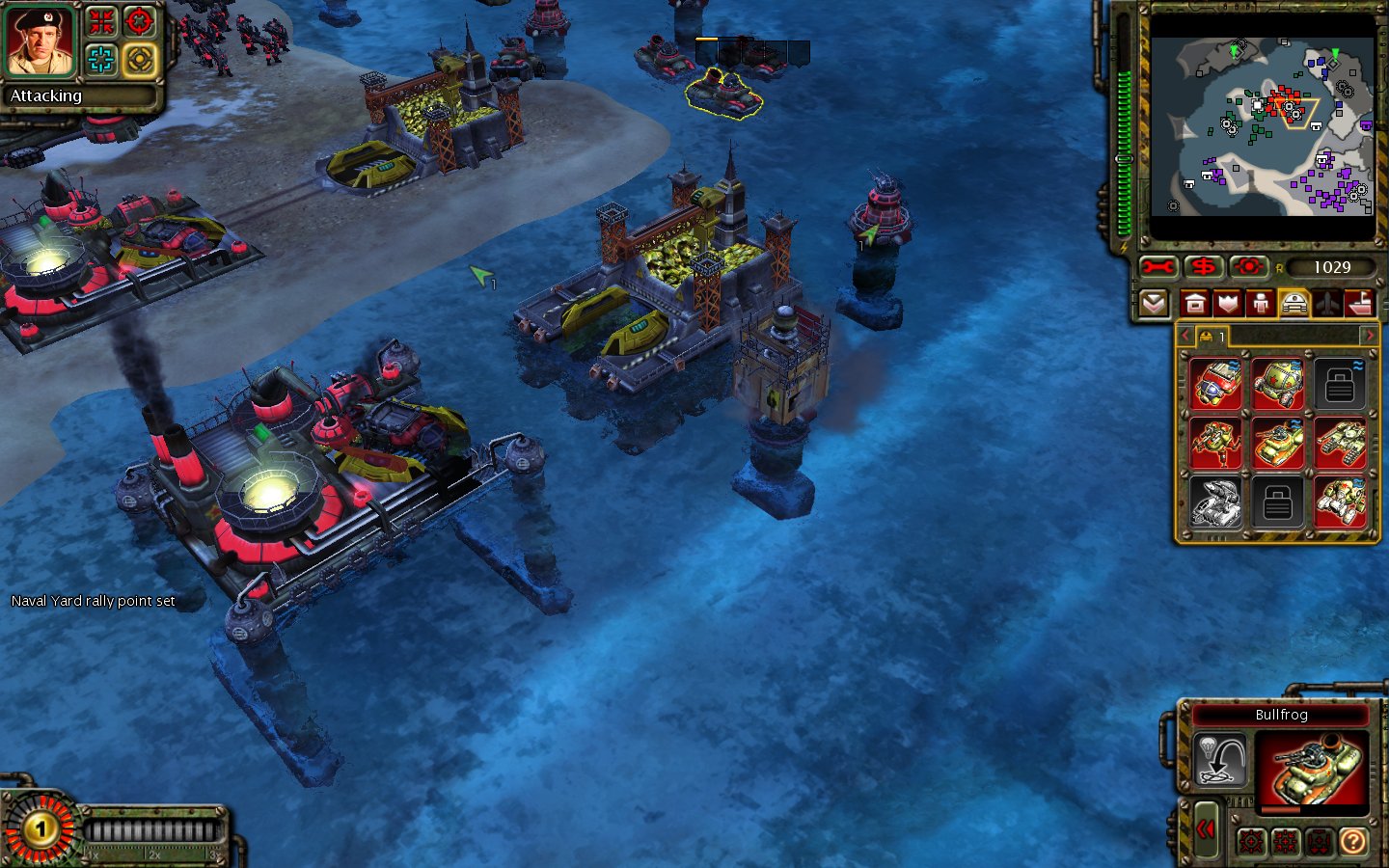Click the question mark help button
Viewport: 1389px width, 868px height.
(1353, 842)
